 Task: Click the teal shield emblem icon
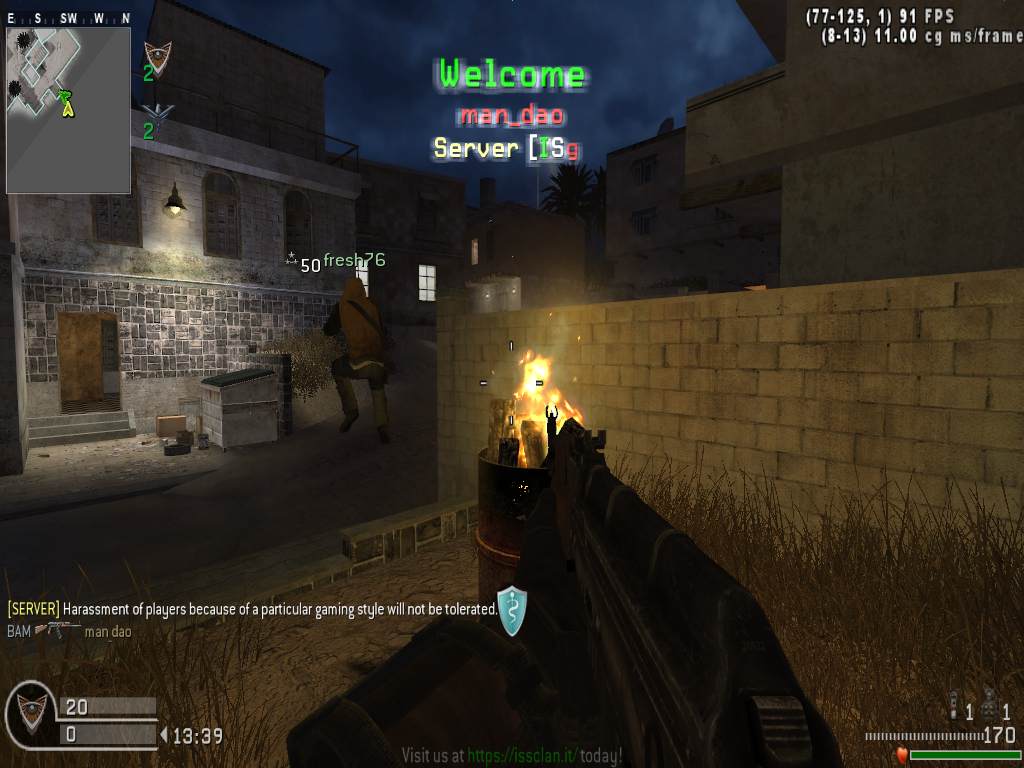click(511, 611)
